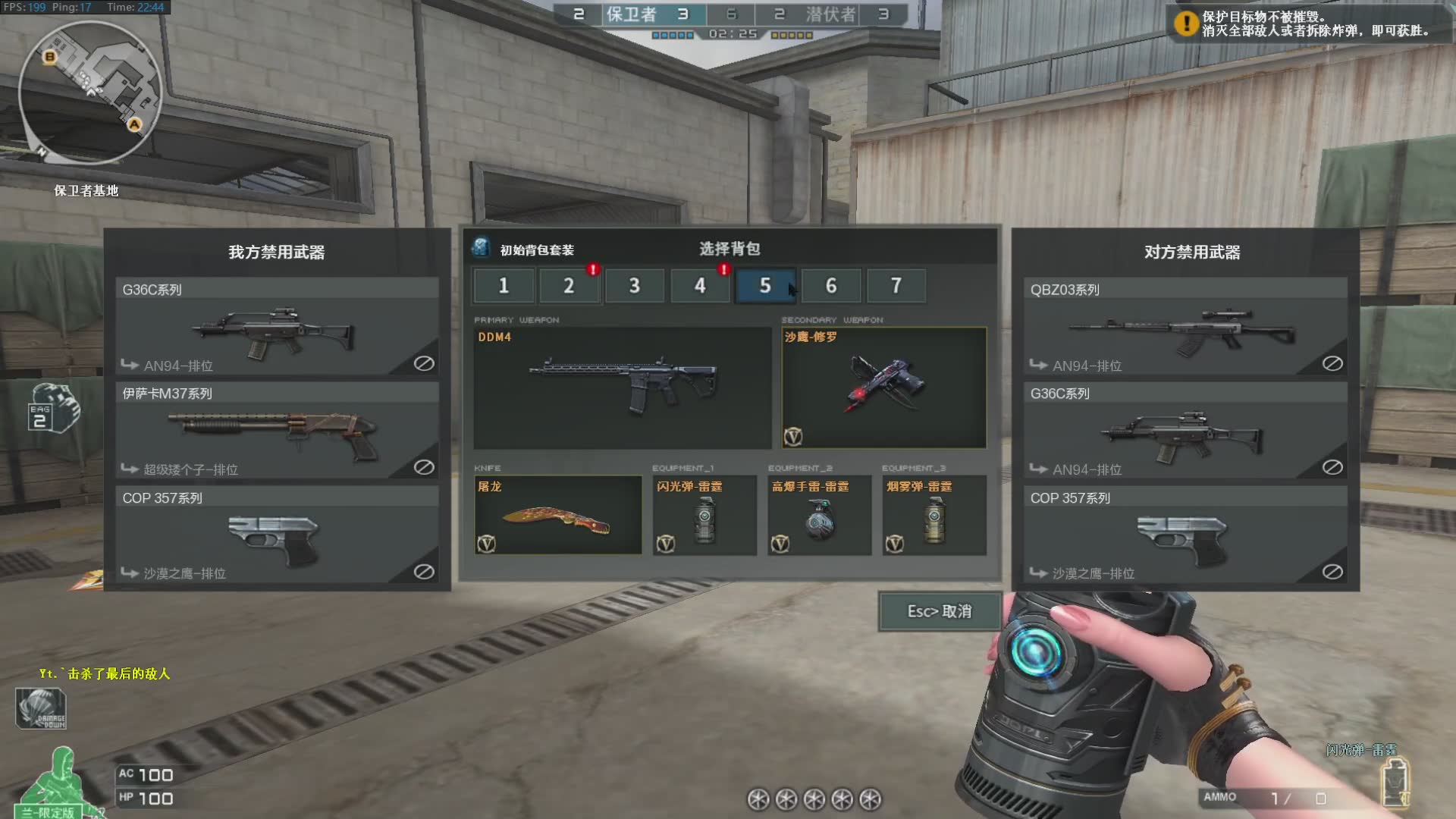Image resolution: width=1456 pixels, height=819 pixels.
Task: Click the Esc 取消 cancel button
Action: pos(939,611)
